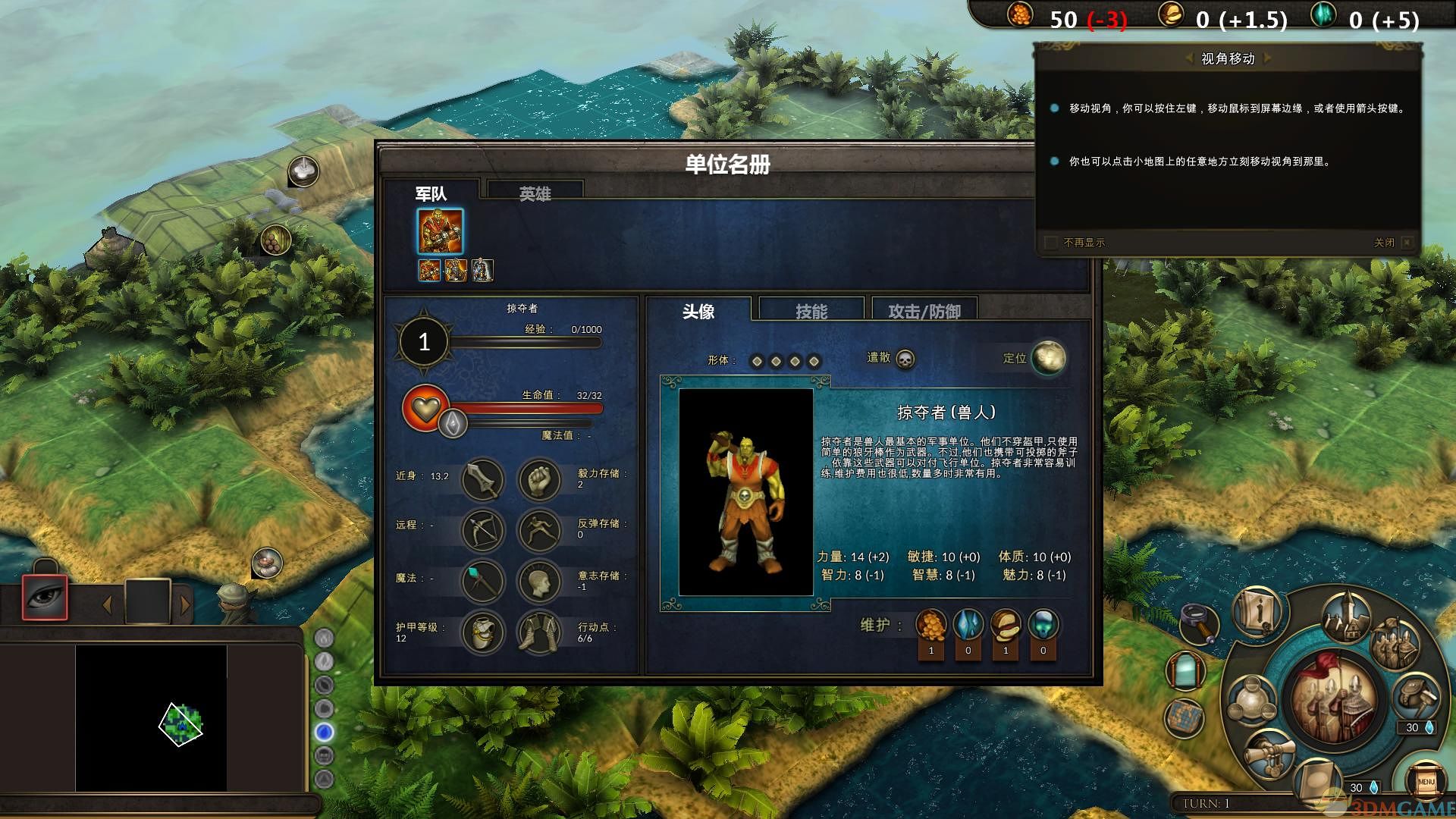The width and height of the screenshot is (1456, 819).
Task: Expand the left arrow beside the eye panel
Action: point(106,604)
